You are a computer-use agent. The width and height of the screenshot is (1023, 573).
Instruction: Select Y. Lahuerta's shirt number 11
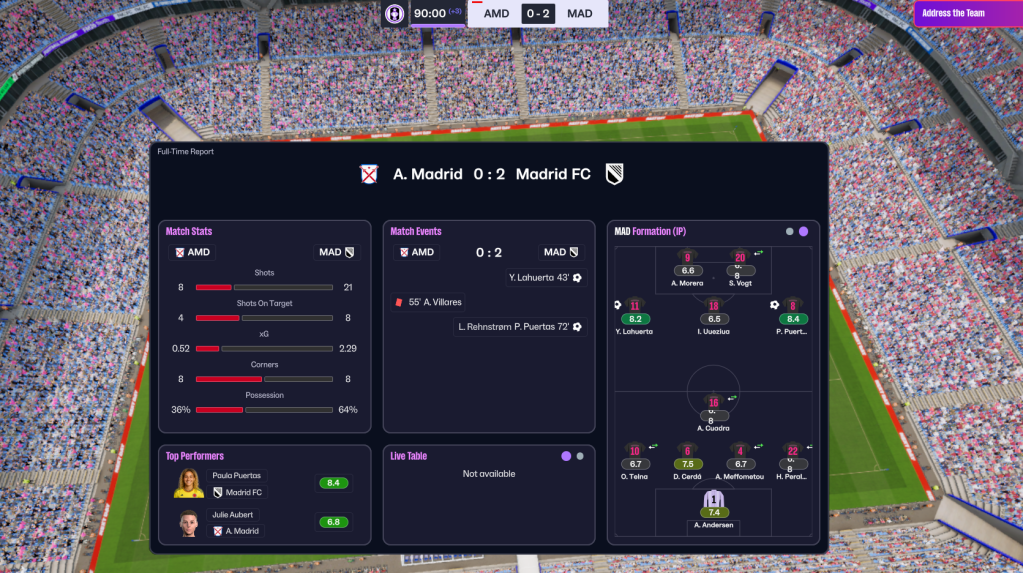(635, 306)
